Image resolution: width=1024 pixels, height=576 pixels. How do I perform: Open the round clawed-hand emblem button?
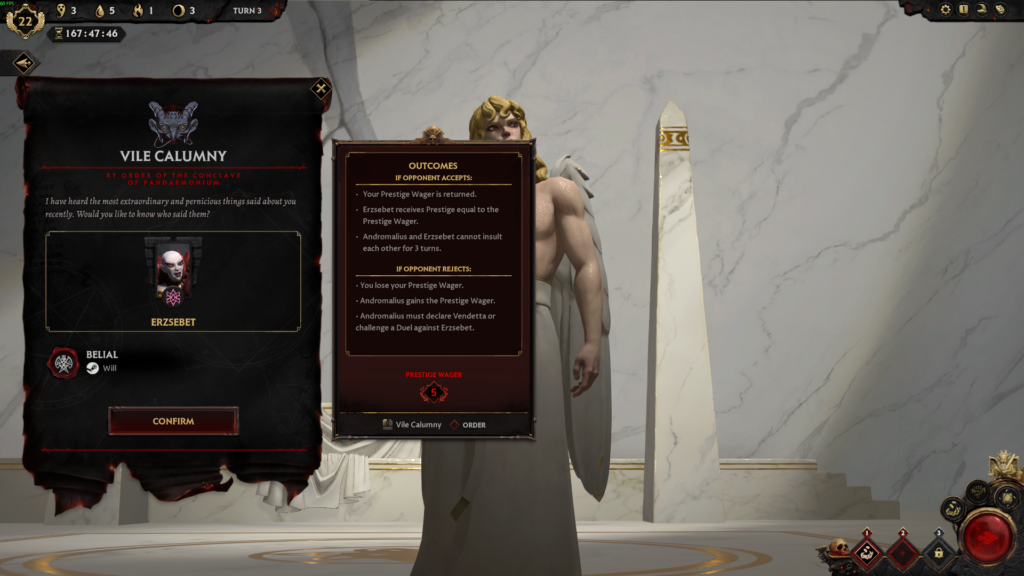(977, 492)
